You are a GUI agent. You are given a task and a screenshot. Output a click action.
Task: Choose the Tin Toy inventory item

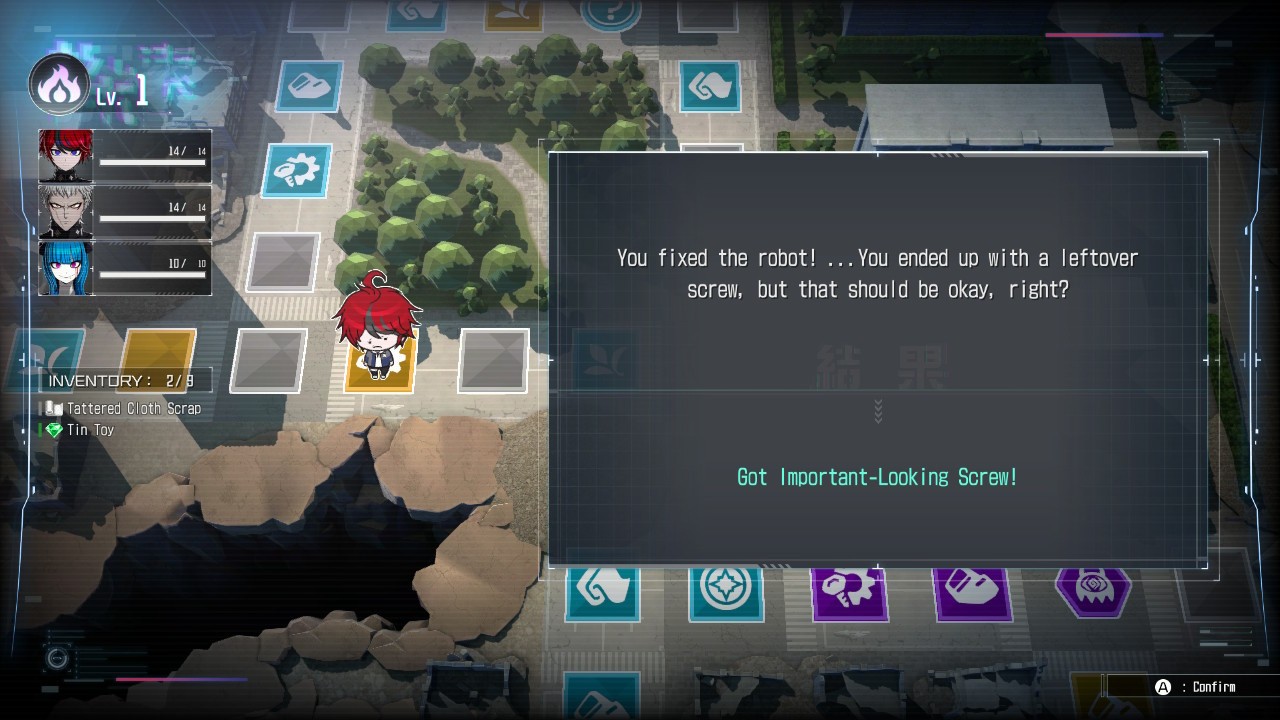click(x=90, y=430)
